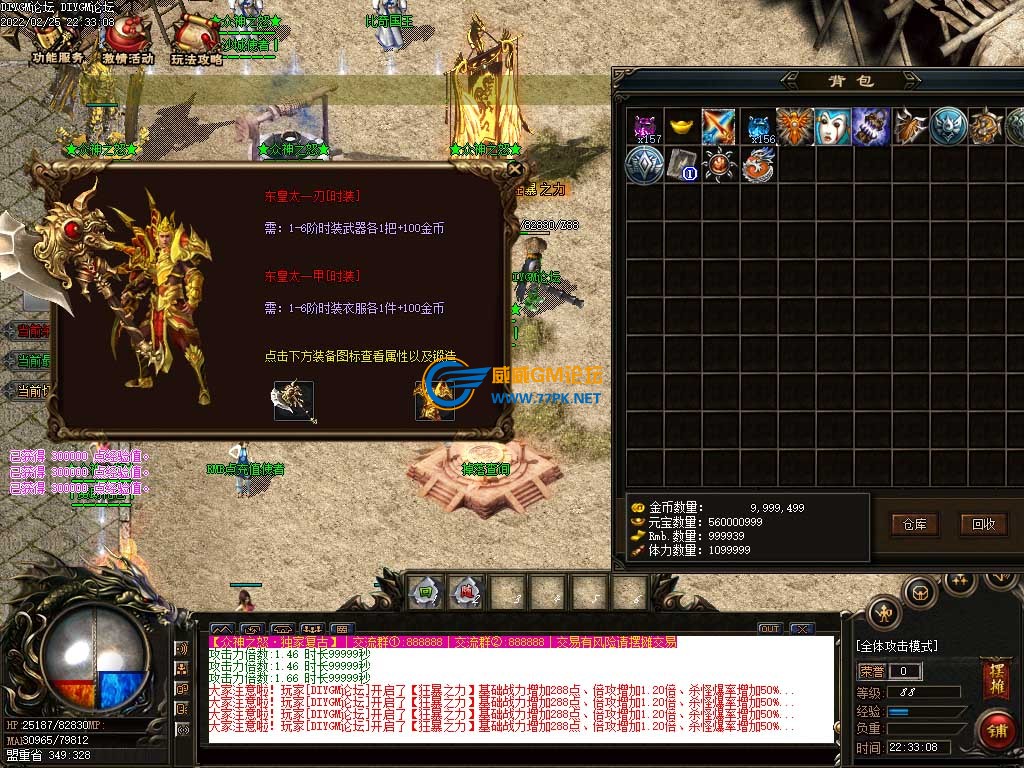
Task: Select the orange phoenix wings emblem item
Action: click(x=795, y=127)
